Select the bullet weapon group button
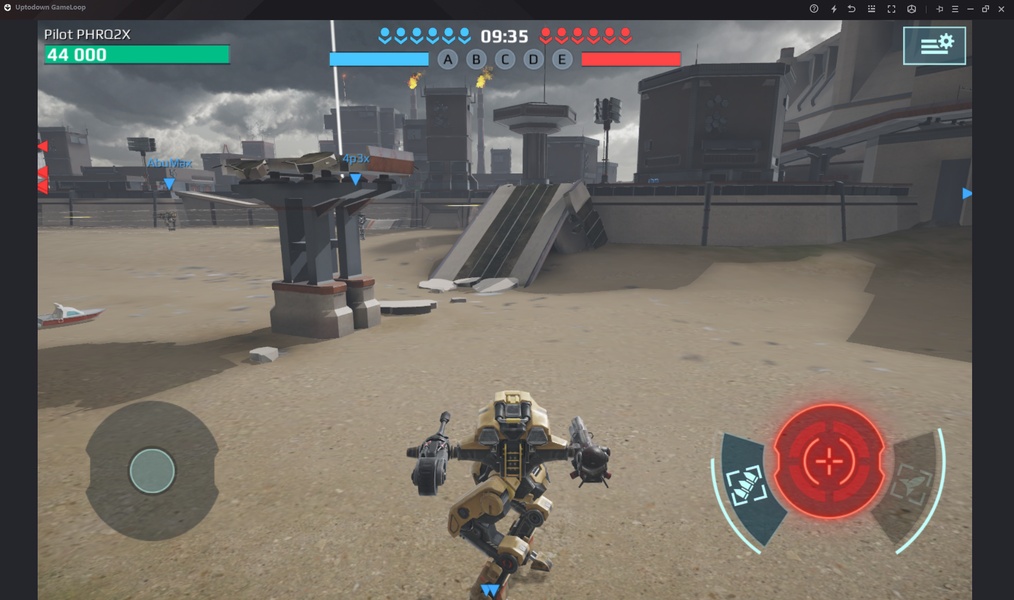 (748, 486)
